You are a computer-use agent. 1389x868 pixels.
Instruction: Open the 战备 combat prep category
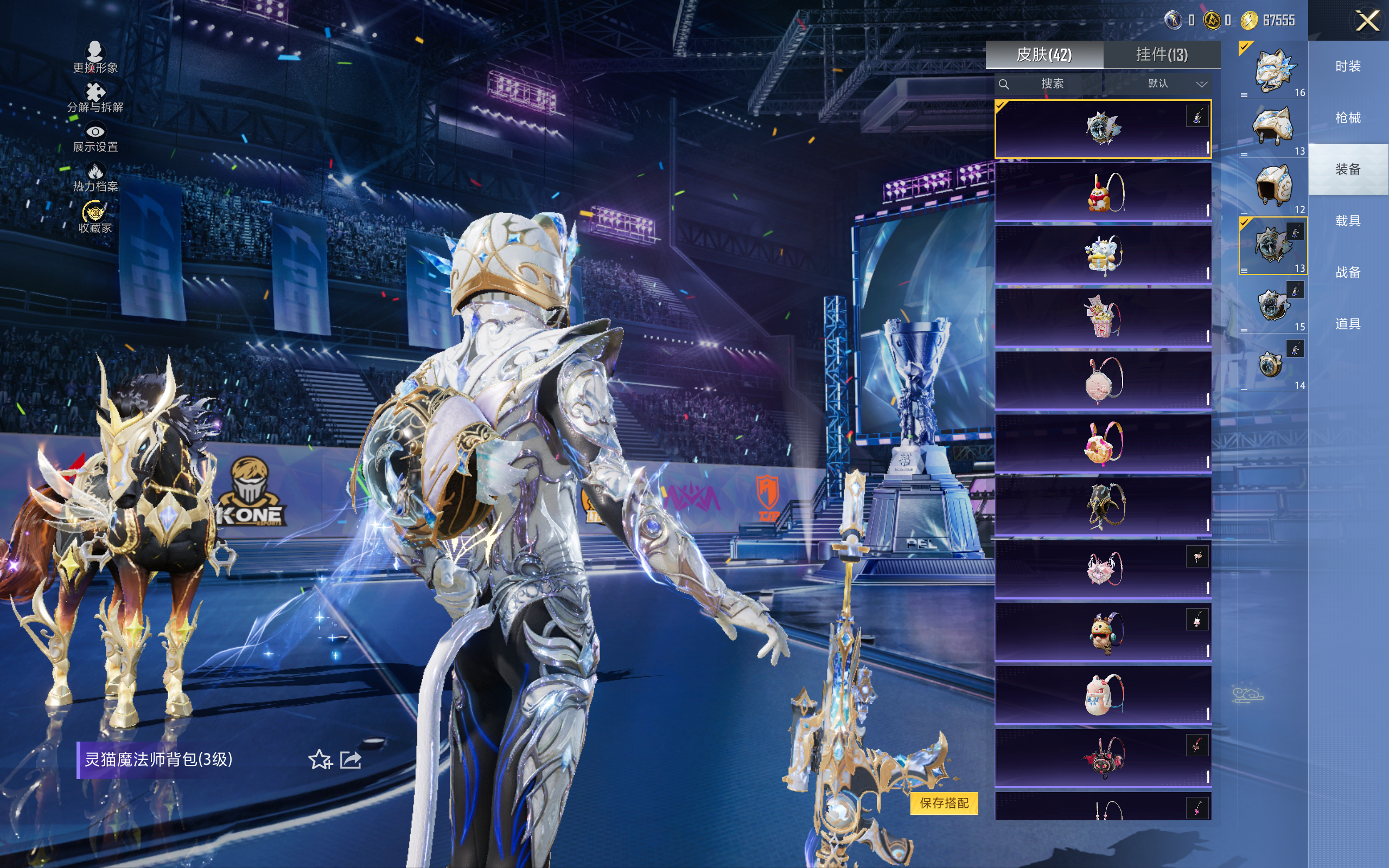[x=1348, y=272]
